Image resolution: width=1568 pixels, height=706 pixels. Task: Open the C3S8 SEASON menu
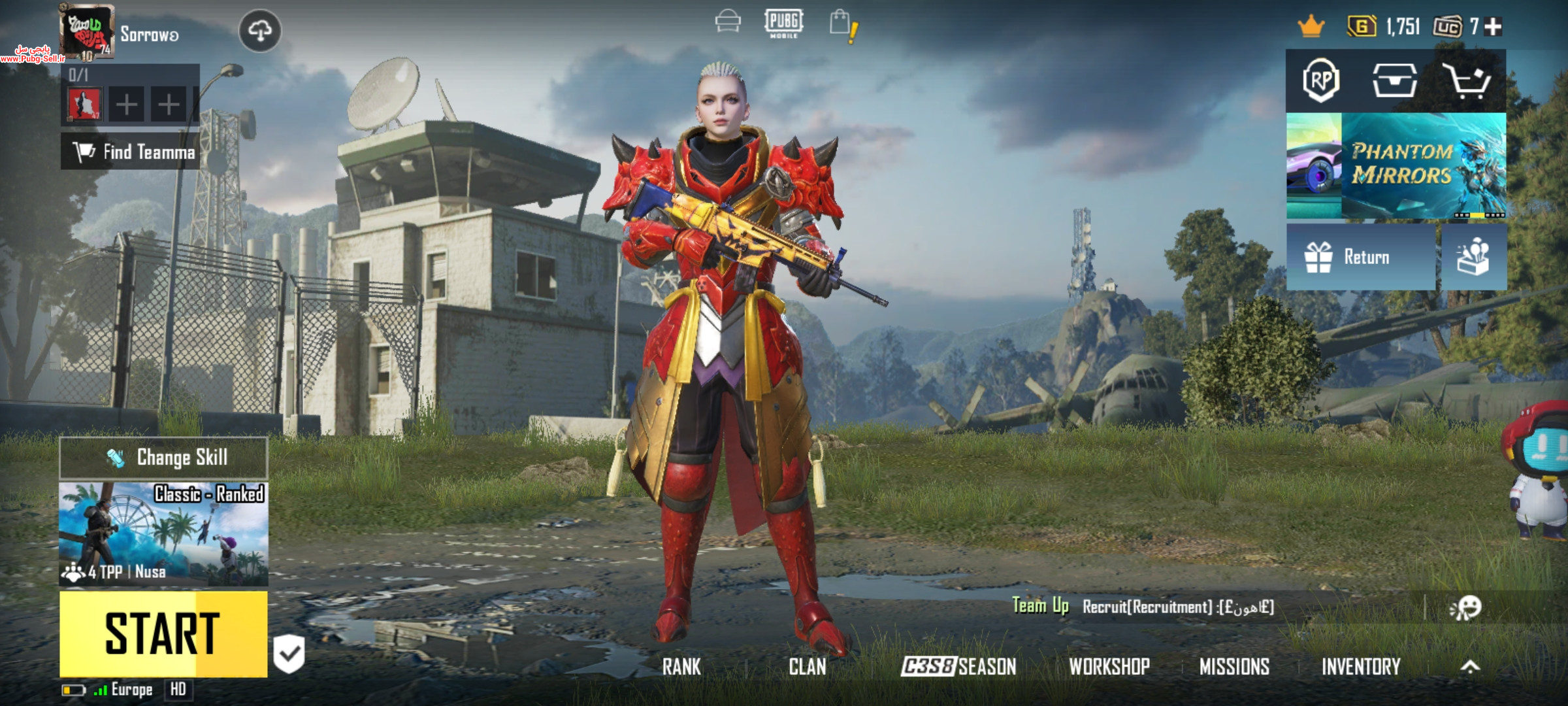(958, 667)
